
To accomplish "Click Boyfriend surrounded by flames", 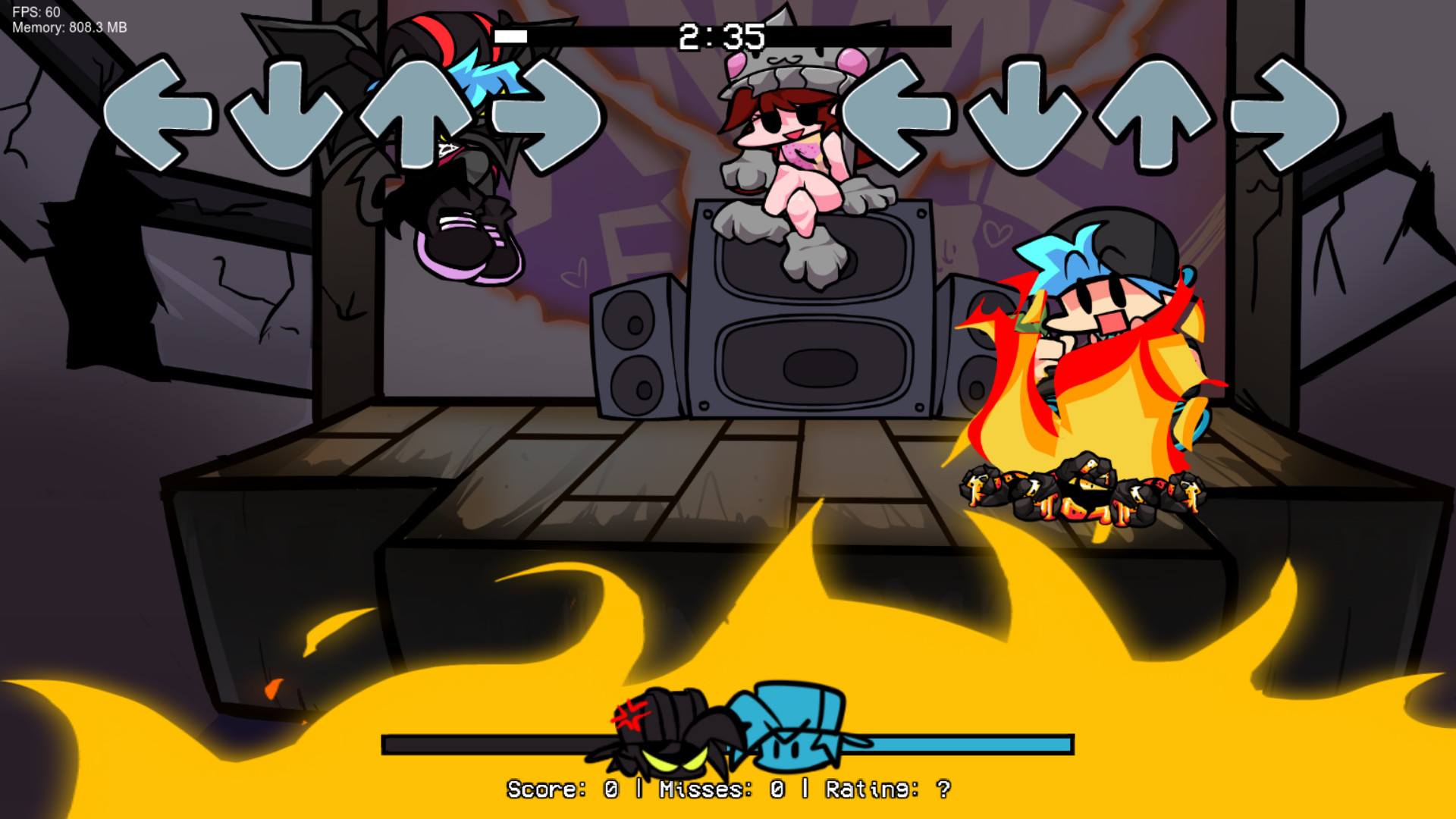I will (x=1100, y=326).
